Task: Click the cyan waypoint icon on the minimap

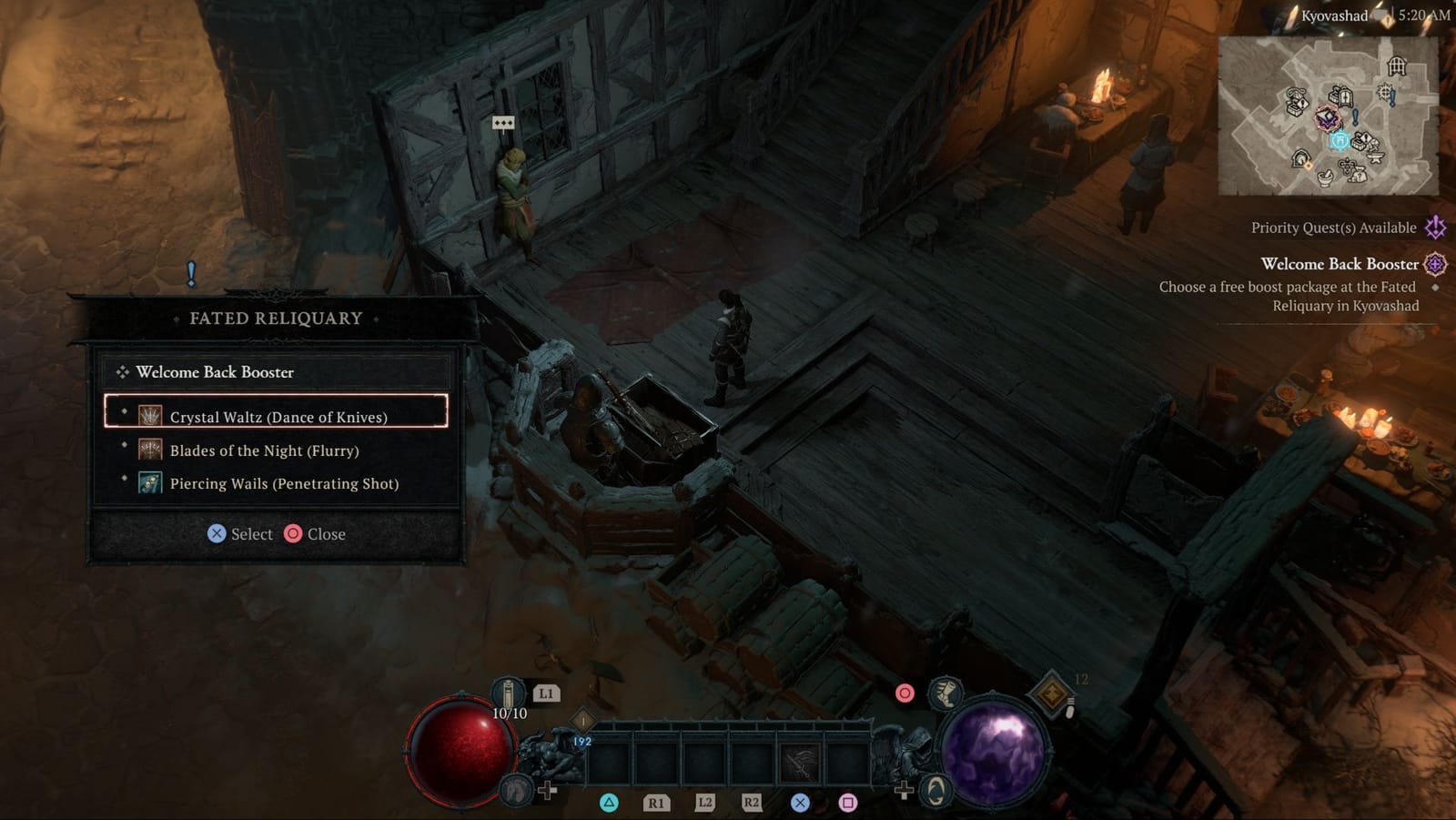Action: click(1340, 141)
